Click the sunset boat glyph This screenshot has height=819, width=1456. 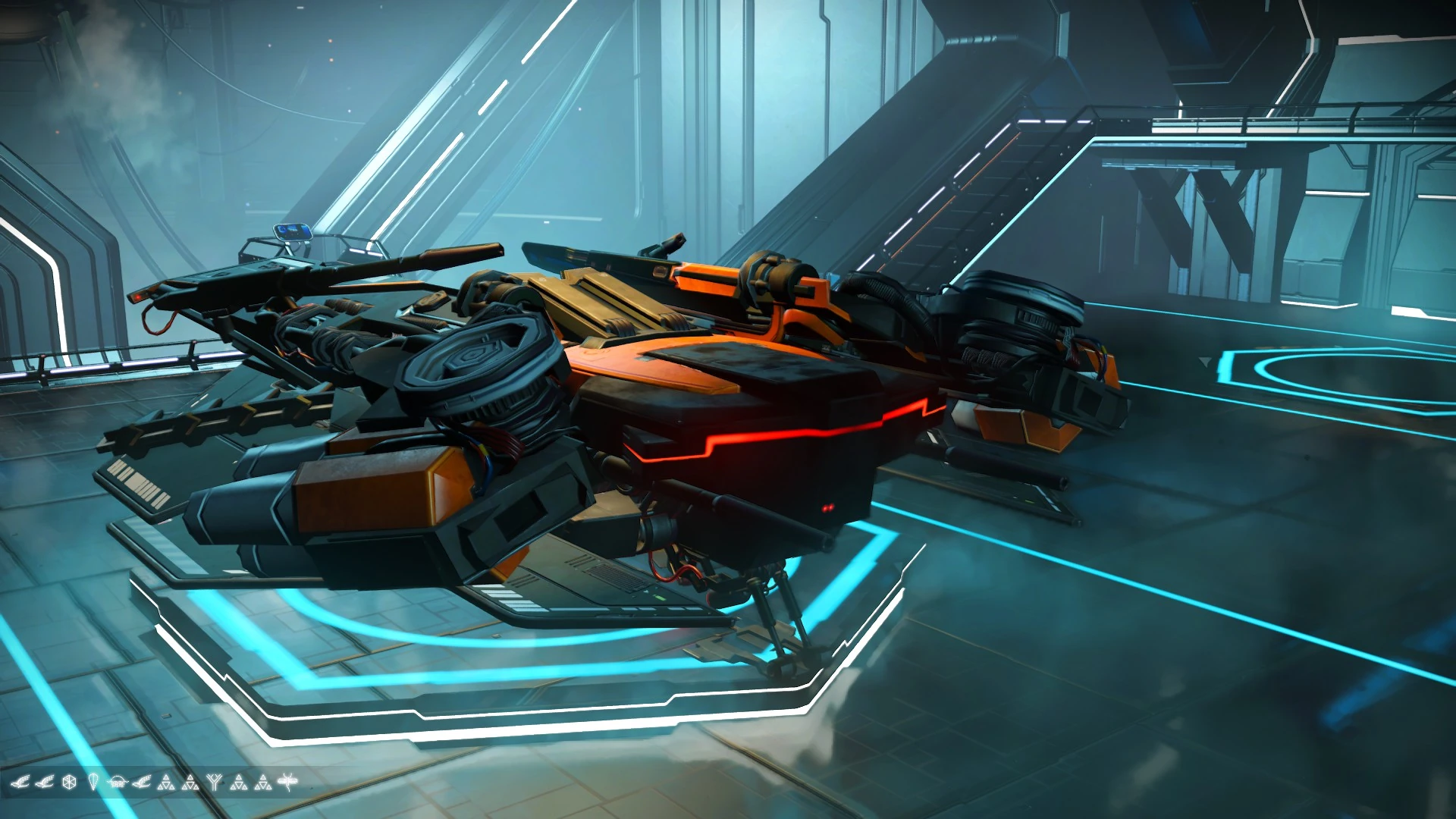pyautogui.click(x=118, y=783)
